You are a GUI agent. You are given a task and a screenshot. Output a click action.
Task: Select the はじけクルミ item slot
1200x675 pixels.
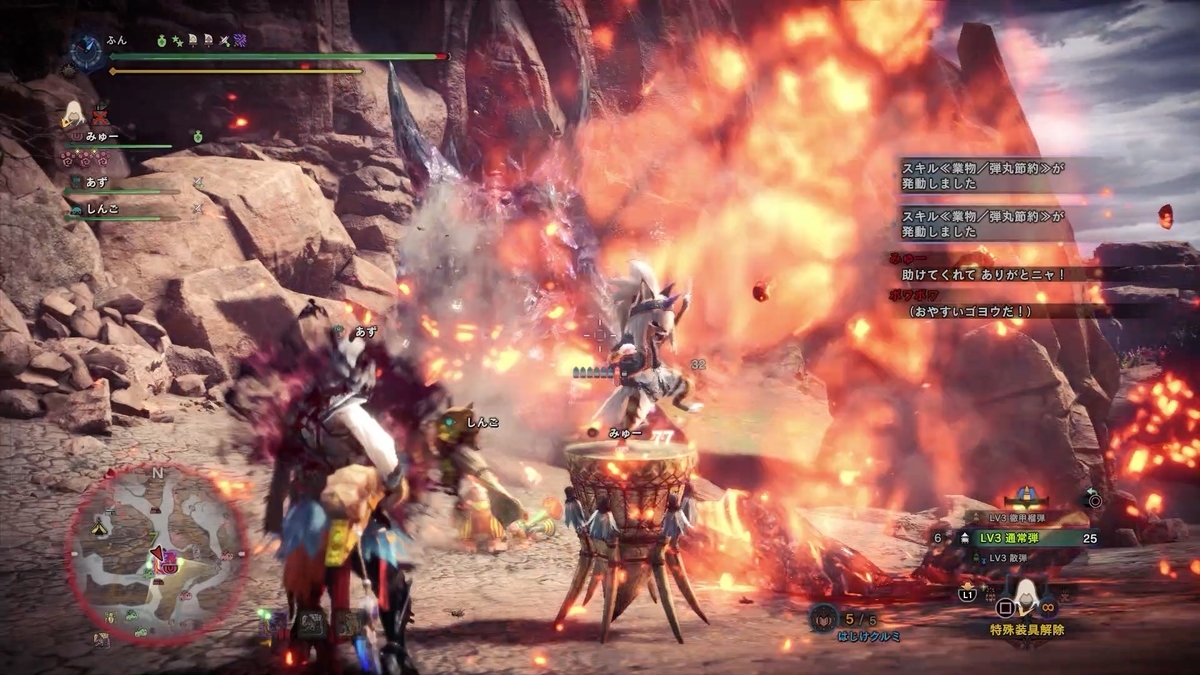click(x=823, y=617)
